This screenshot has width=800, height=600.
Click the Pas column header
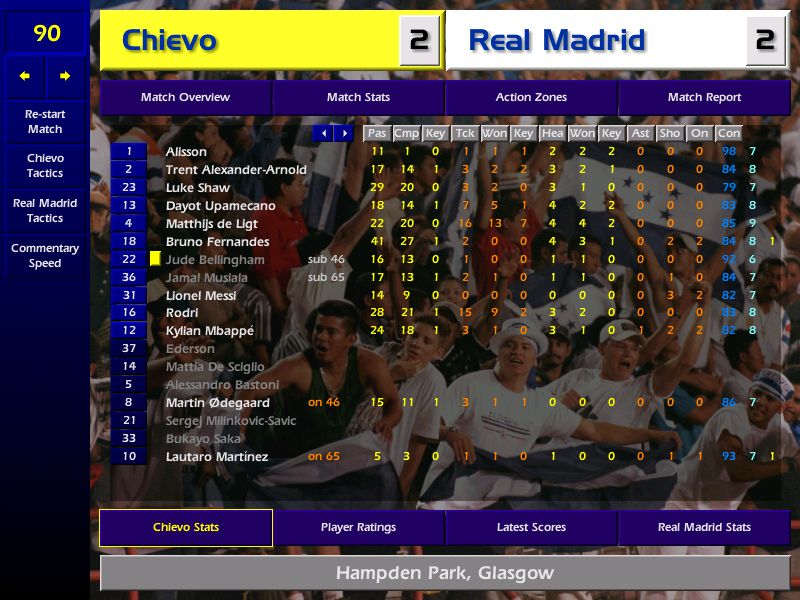(377, 133)
